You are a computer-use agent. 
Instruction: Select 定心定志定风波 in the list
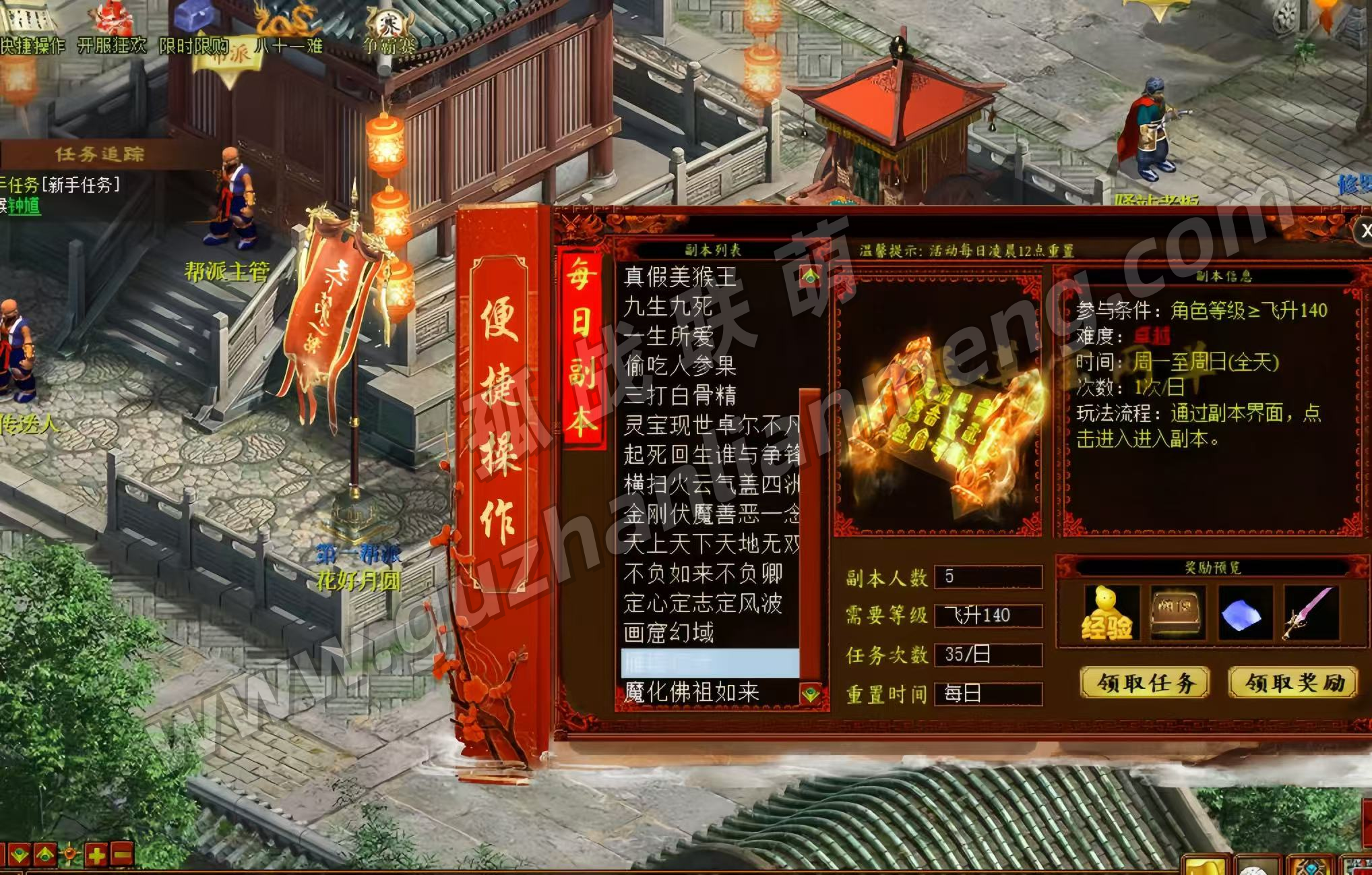(702, 603)
